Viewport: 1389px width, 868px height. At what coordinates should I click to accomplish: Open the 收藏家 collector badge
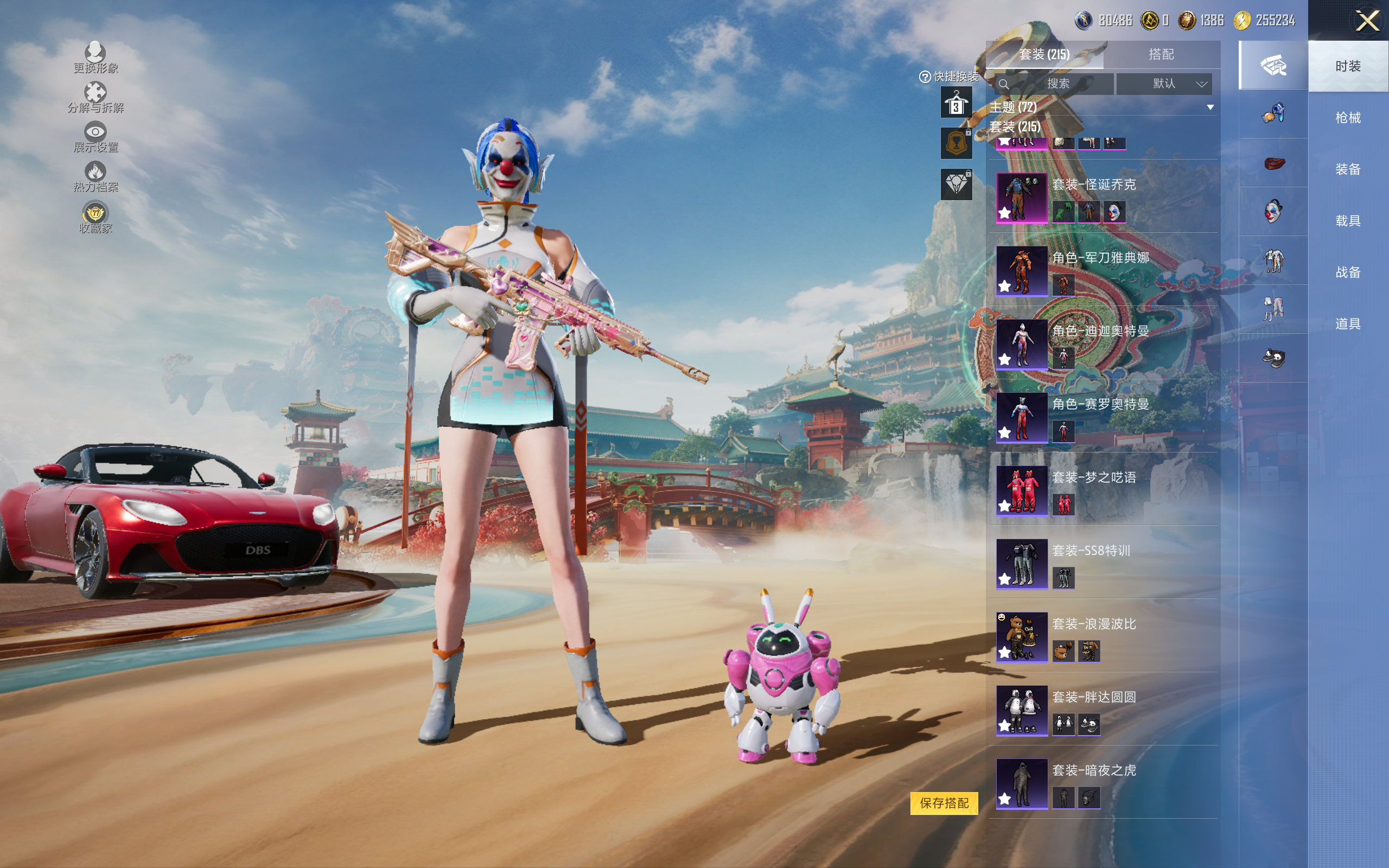click(x=95, y=218)
